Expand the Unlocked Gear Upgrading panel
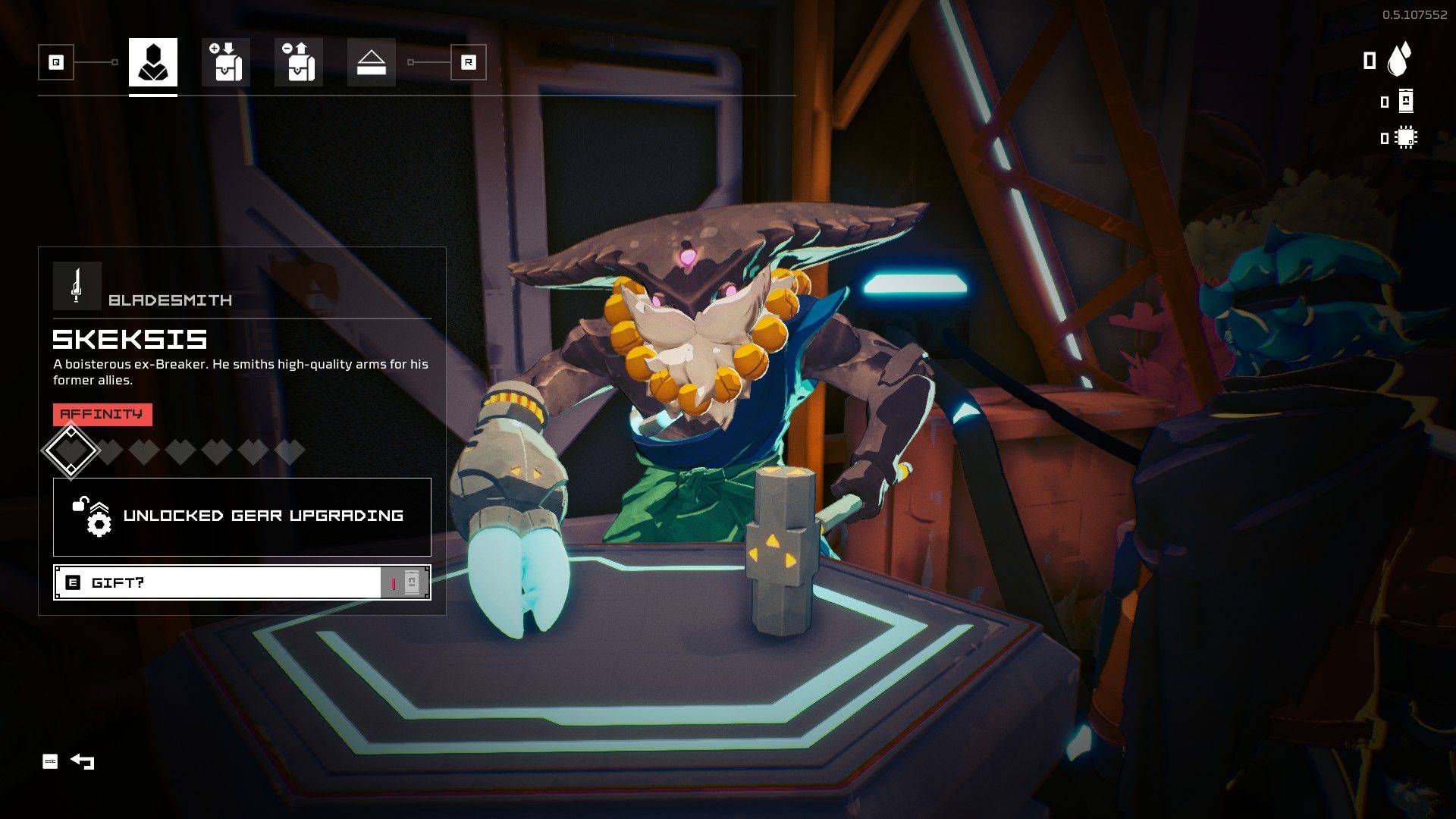1456x819 pixels. tap(240, 516)
